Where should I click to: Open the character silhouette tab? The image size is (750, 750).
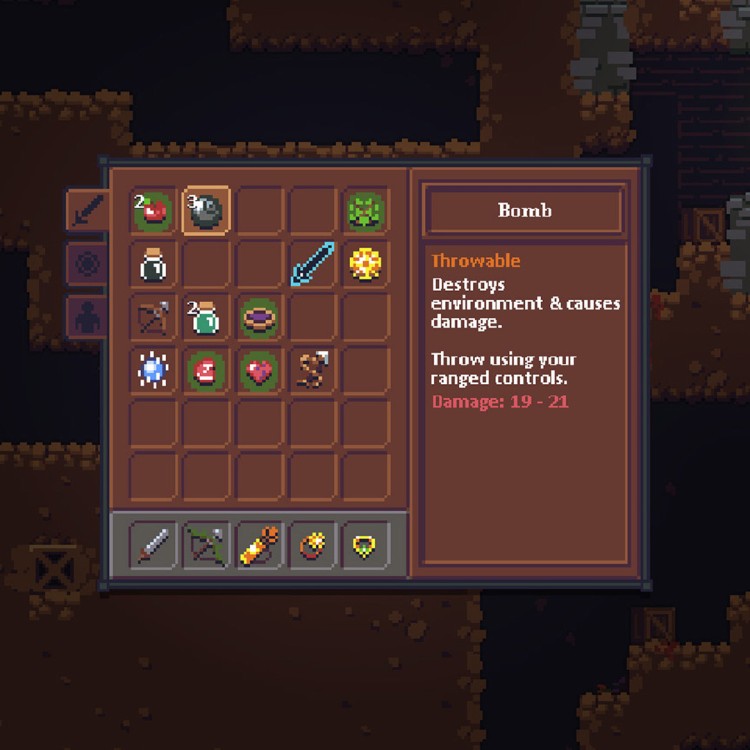pos(86,317)
